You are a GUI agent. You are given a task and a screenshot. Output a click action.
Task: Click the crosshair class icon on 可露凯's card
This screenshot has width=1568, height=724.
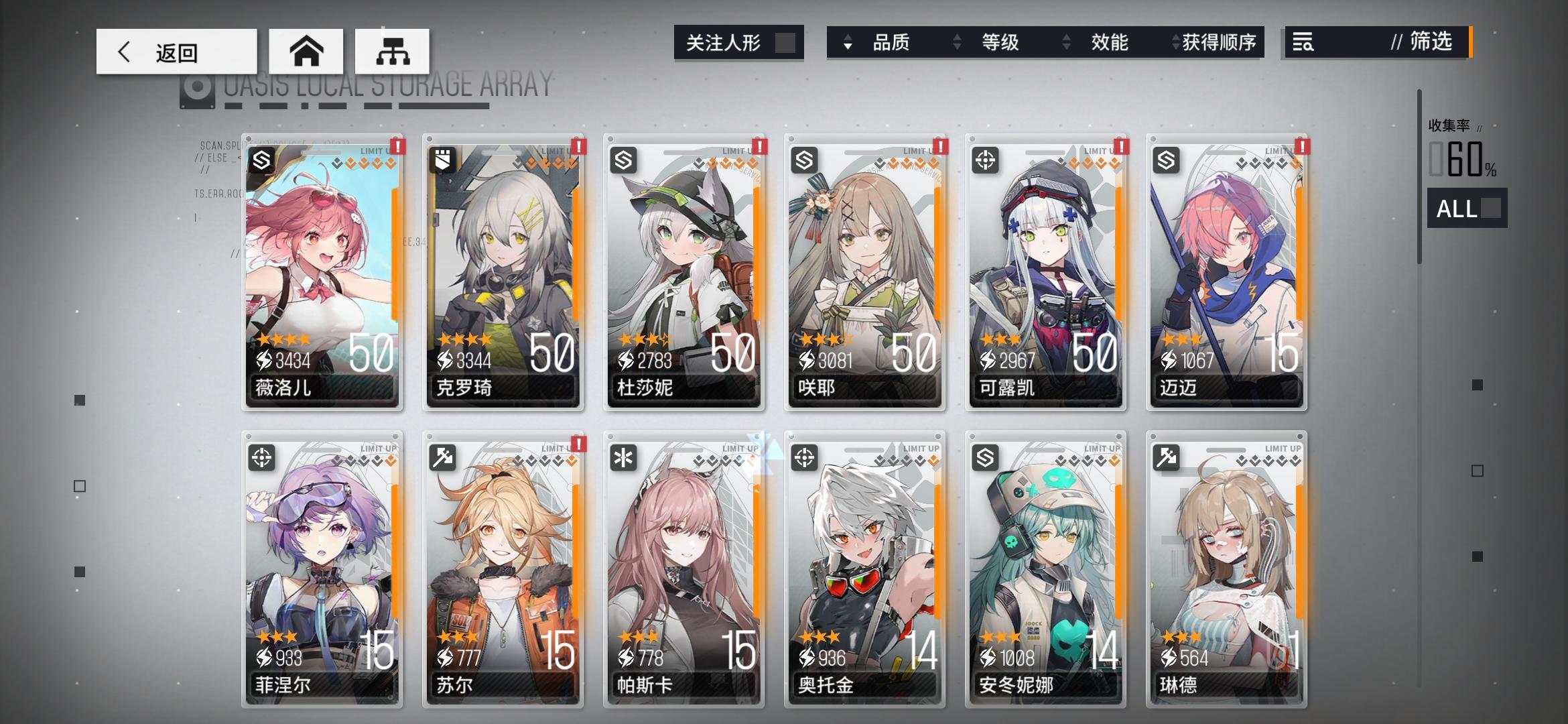[985, 159]
